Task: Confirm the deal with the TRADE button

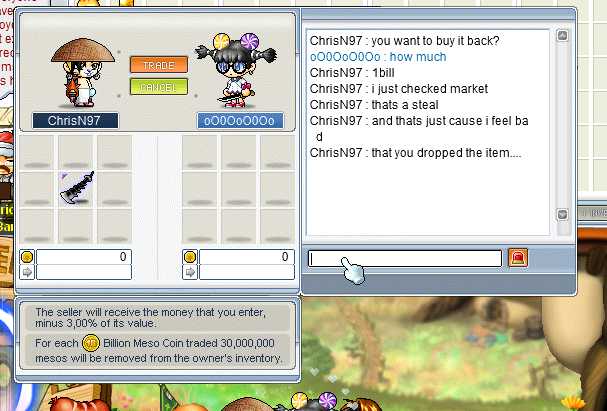Action: 158,65
